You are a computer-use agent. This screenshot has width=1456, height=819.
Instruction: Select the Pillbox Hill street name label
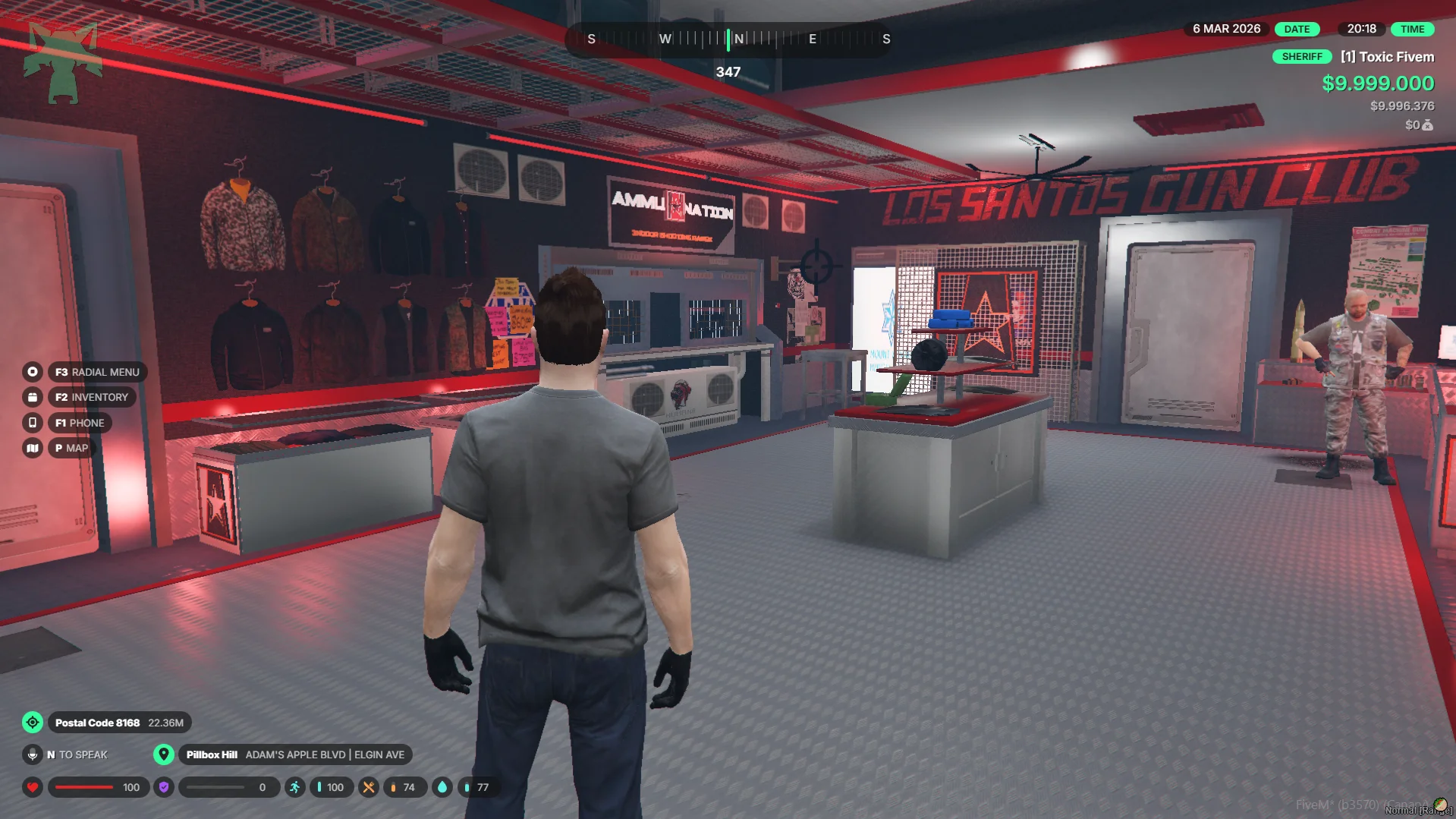[x=295, y=754]
